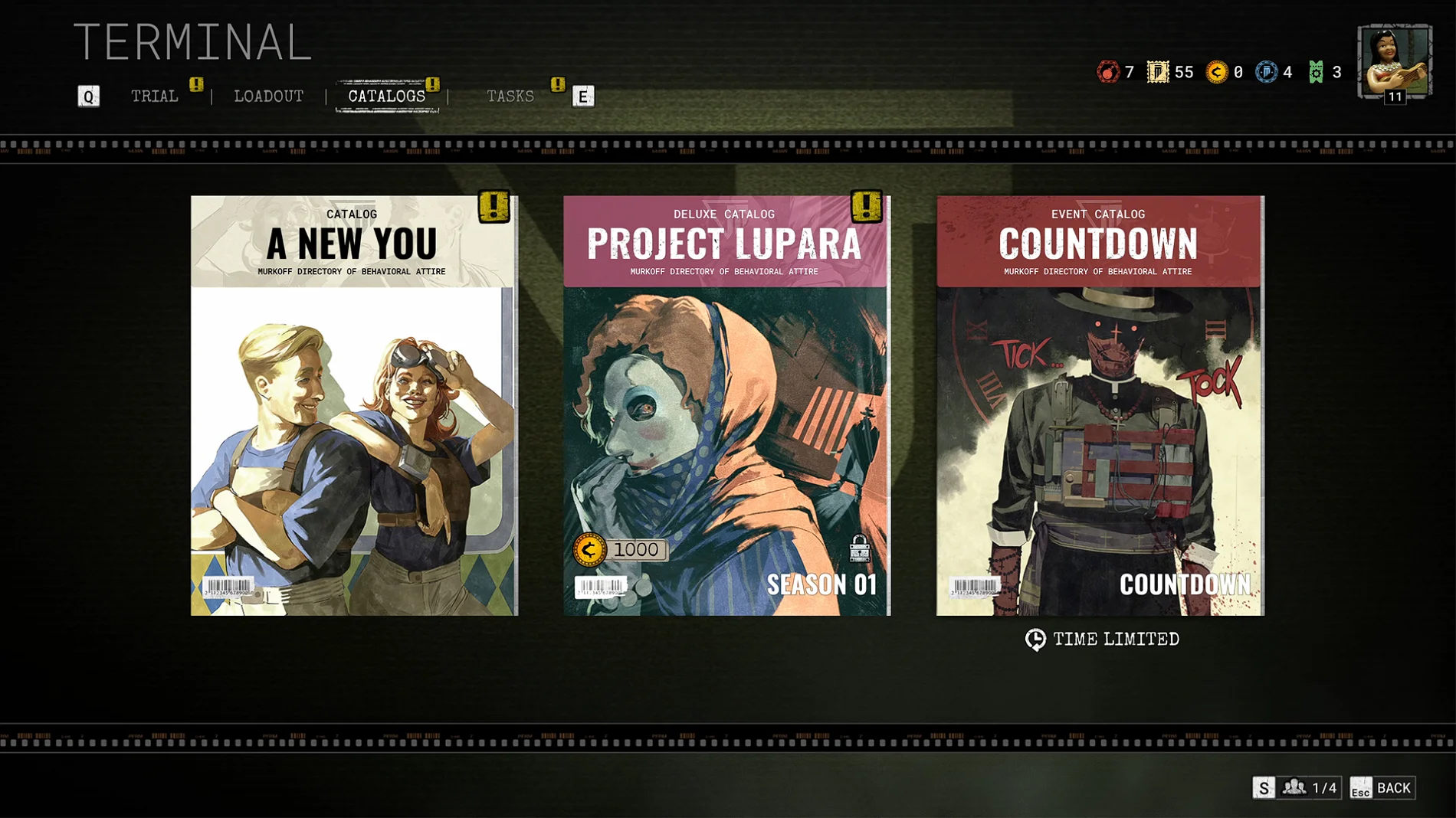Image resolution: width=1456 pixels, height=818 pixels.
Task: Go to the Tasks tab
Action: 510,97
